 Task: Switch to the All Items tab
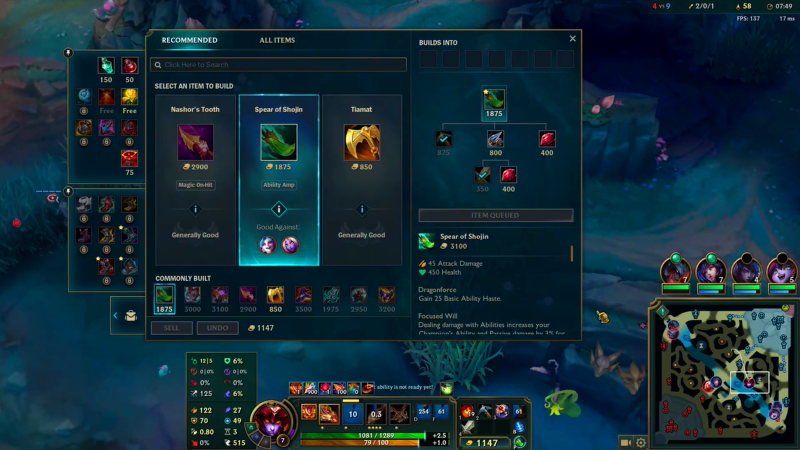point(277,40)
